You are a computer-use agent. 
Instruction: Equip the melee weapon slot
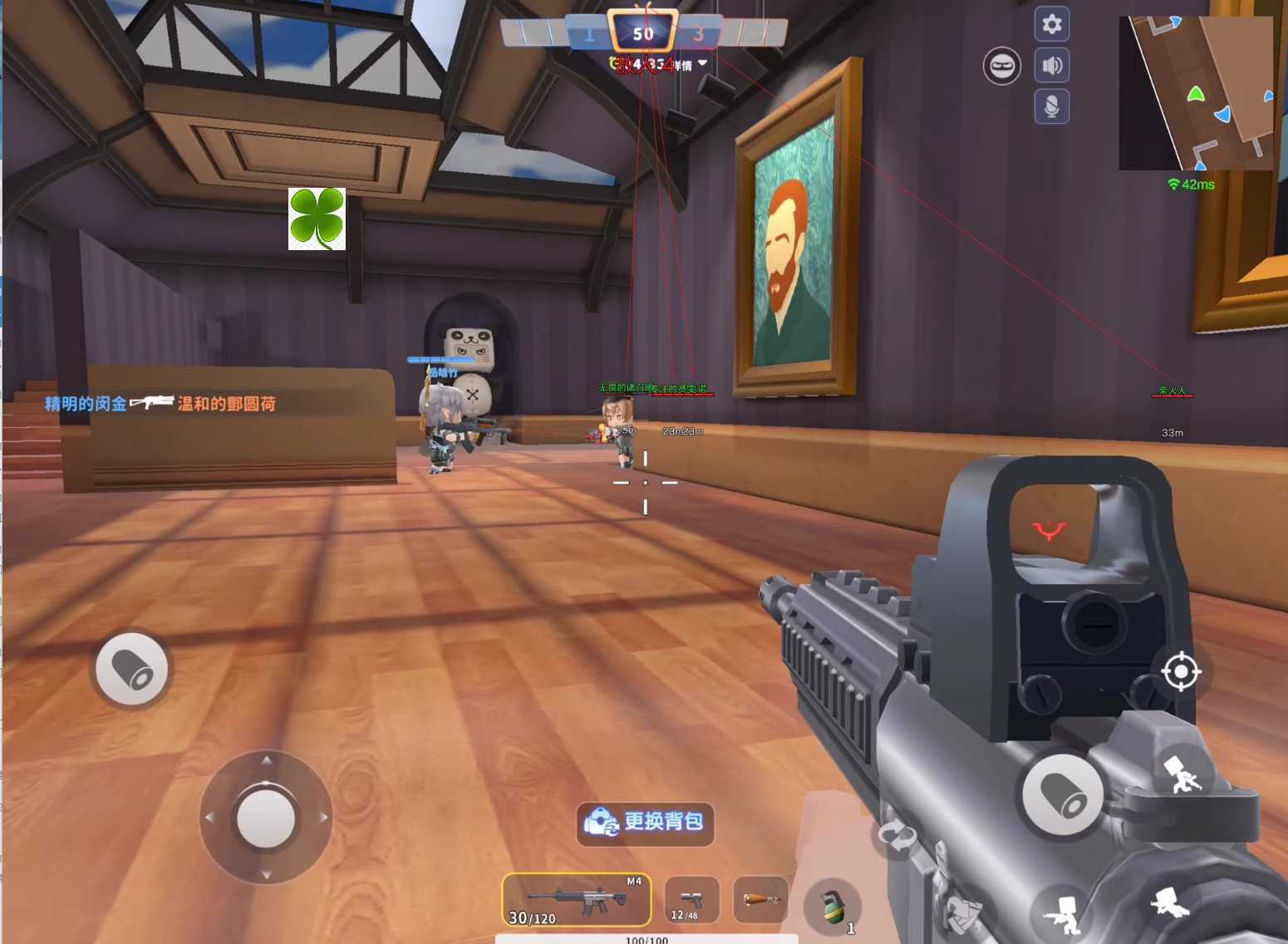(x=760, y=900)
